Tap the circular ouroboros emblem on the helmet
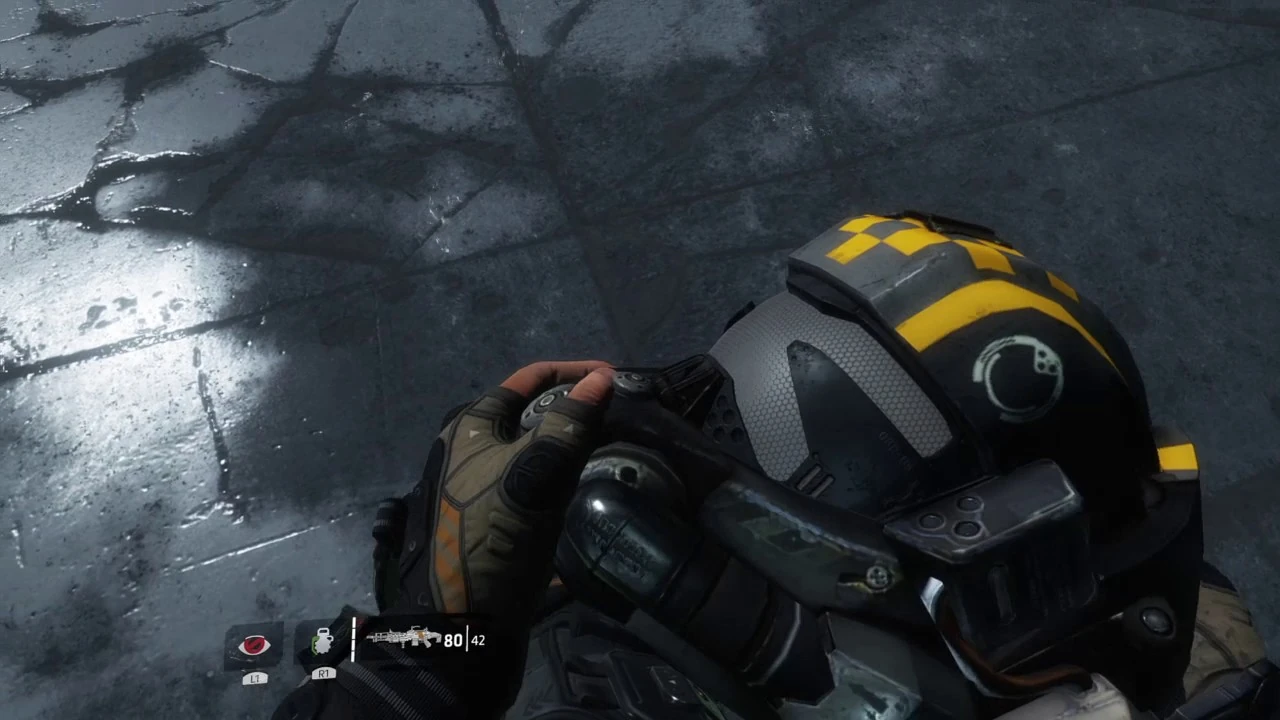The image size is (1280, 720). (x=1020, y=373)
